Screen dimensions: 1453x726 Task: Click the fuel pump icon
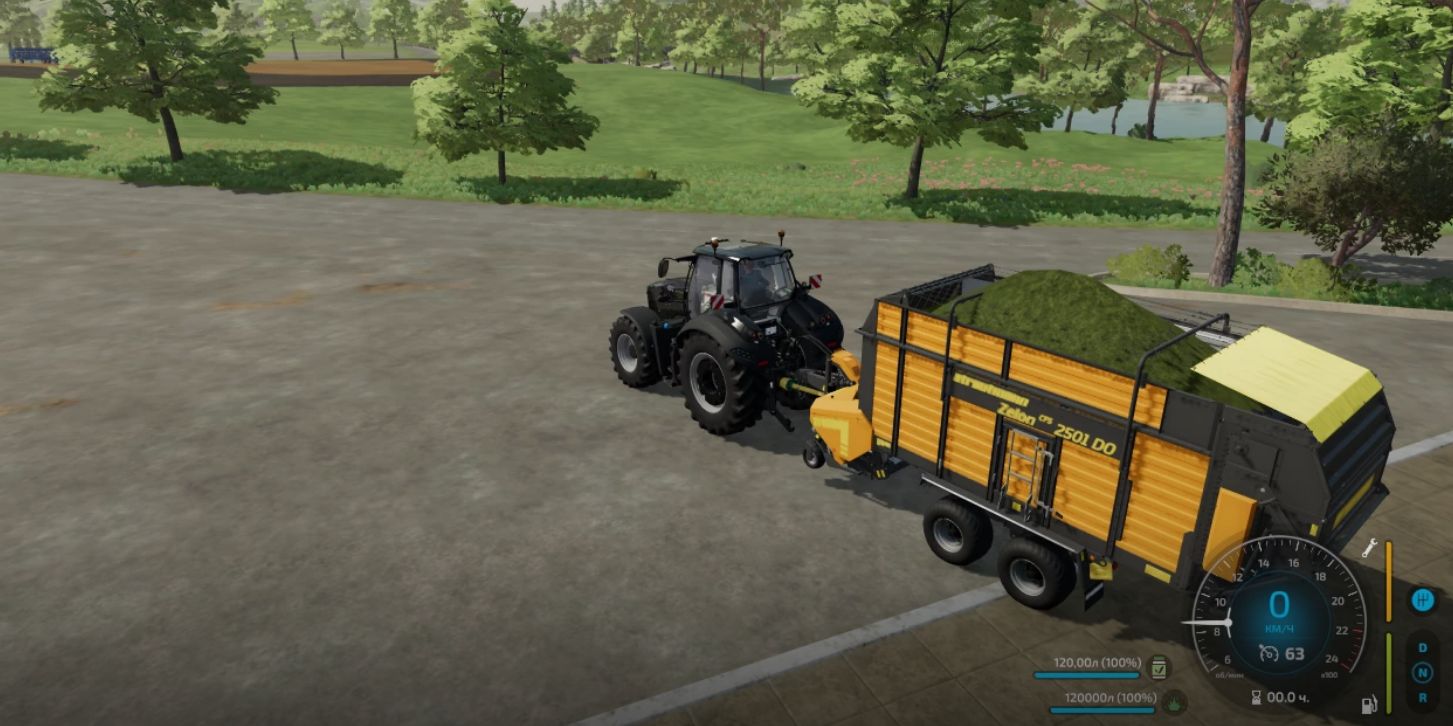(1369, 704)
